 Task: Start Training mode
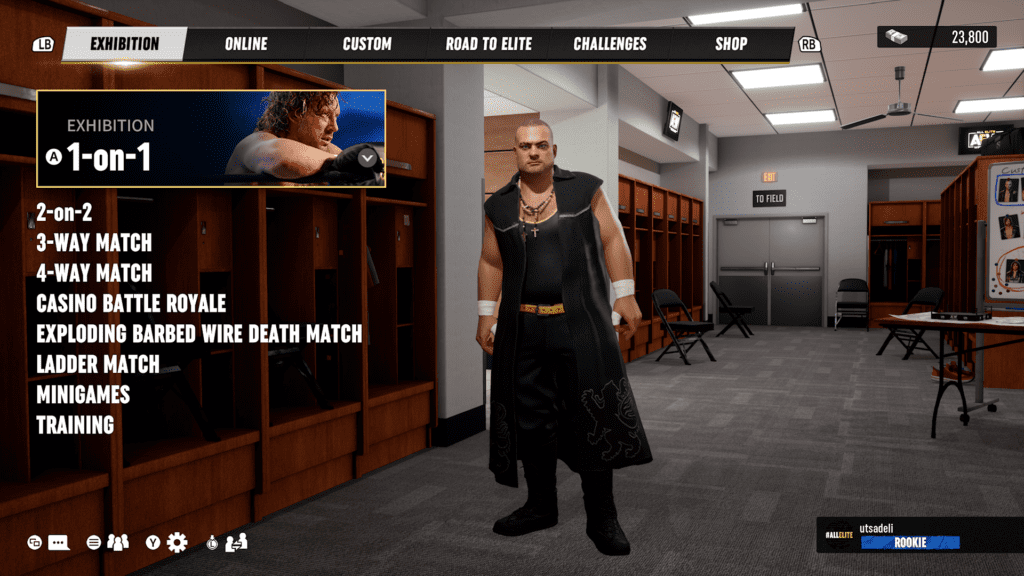(x=75, y=424)
